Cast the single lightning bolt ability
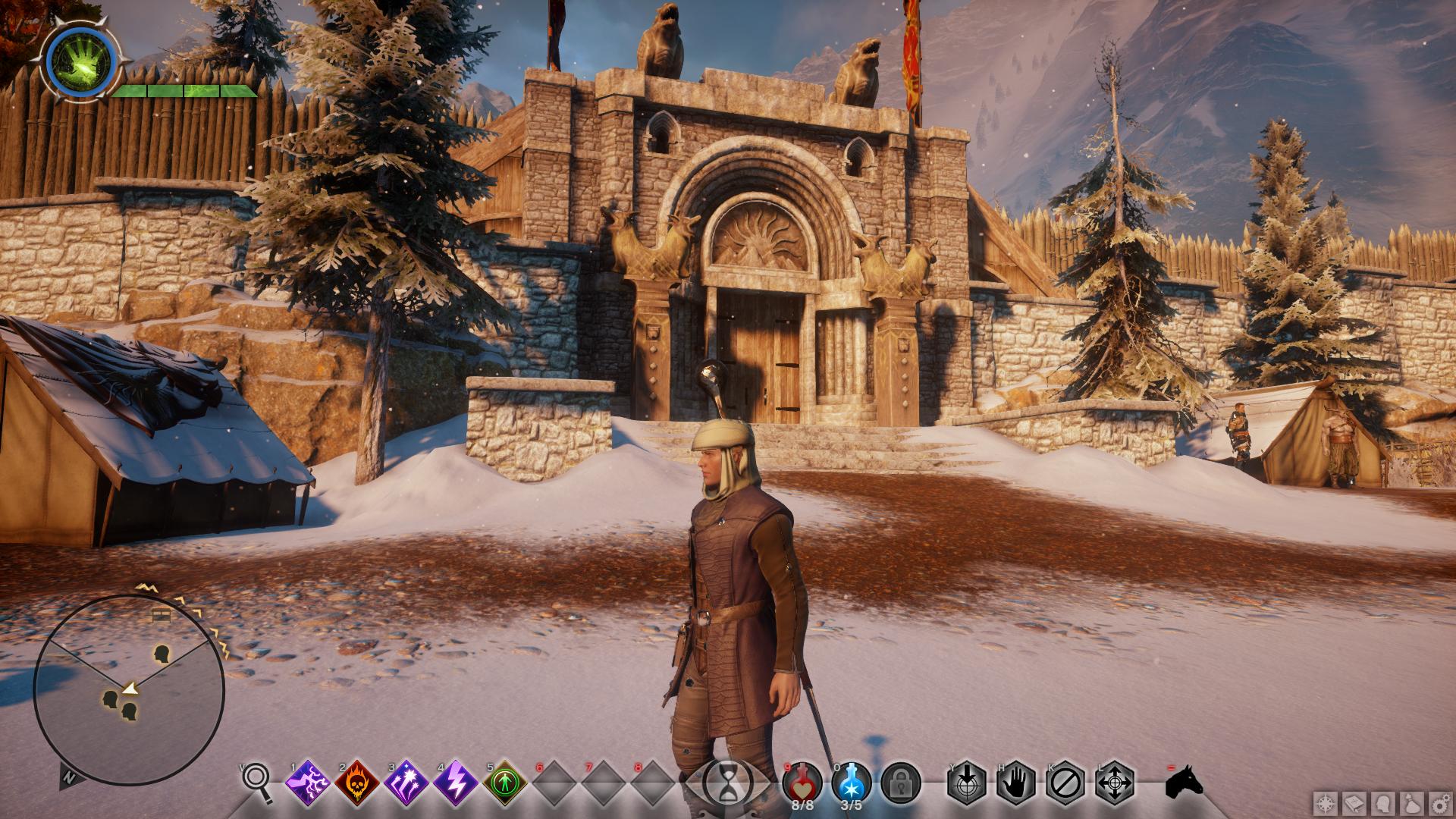This screenshot has width=1456, height=819. (x=457, y=783)
